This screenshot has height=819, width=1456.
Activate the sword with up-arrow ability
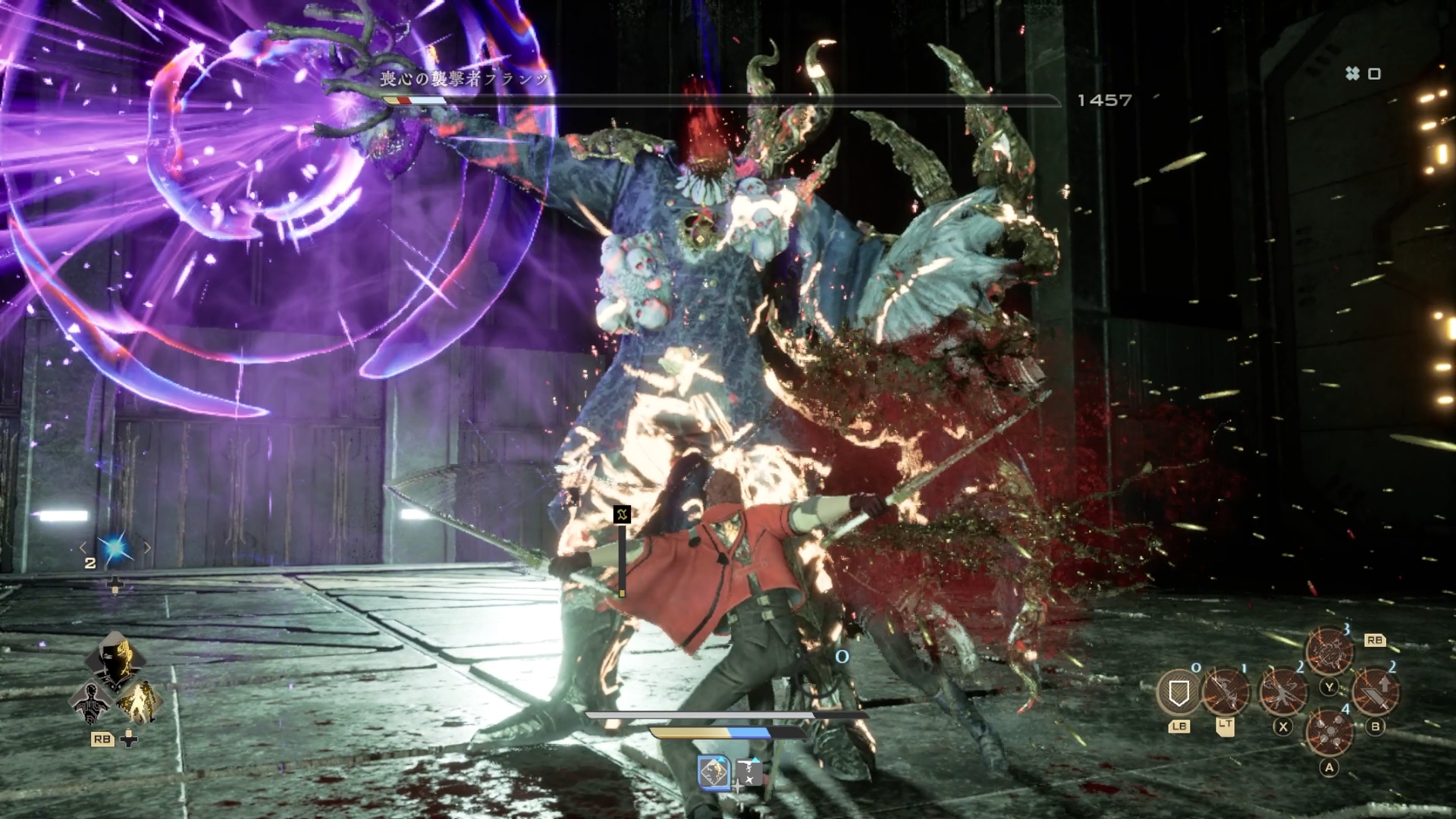1376,692
